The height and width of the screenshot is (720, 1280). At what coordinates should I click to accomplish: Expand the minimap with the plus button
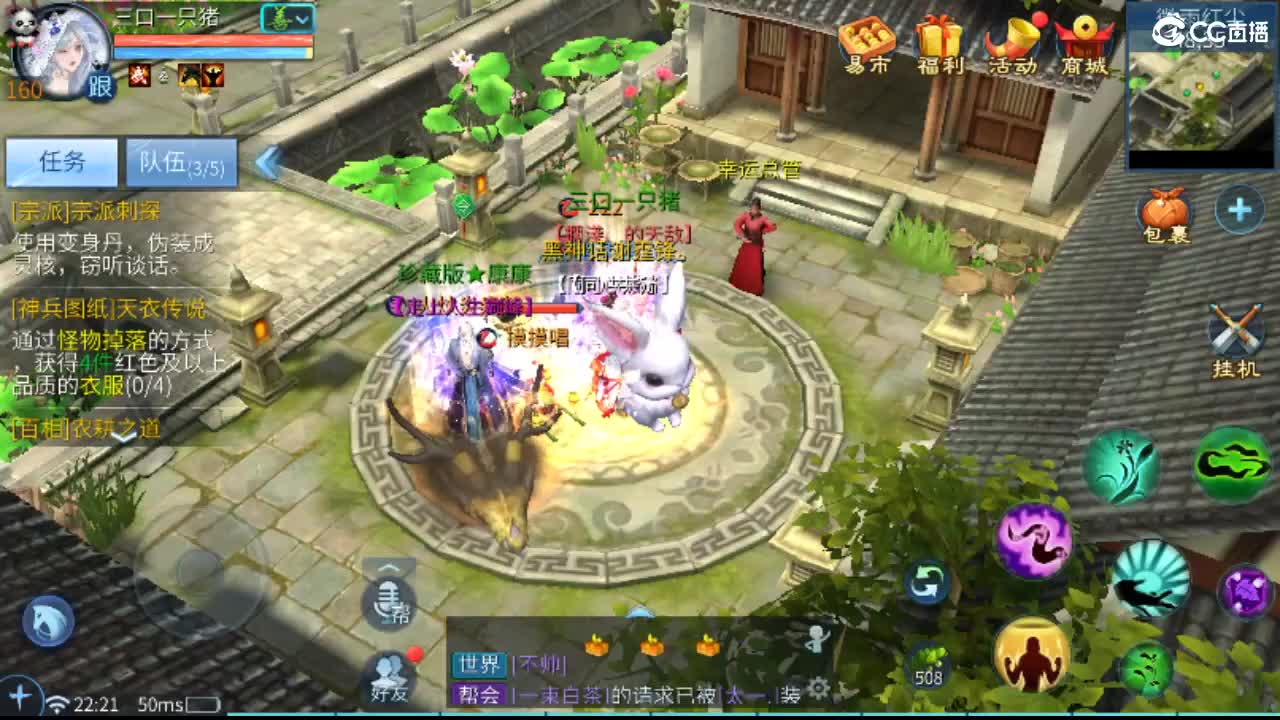(x=1238, y=210)
